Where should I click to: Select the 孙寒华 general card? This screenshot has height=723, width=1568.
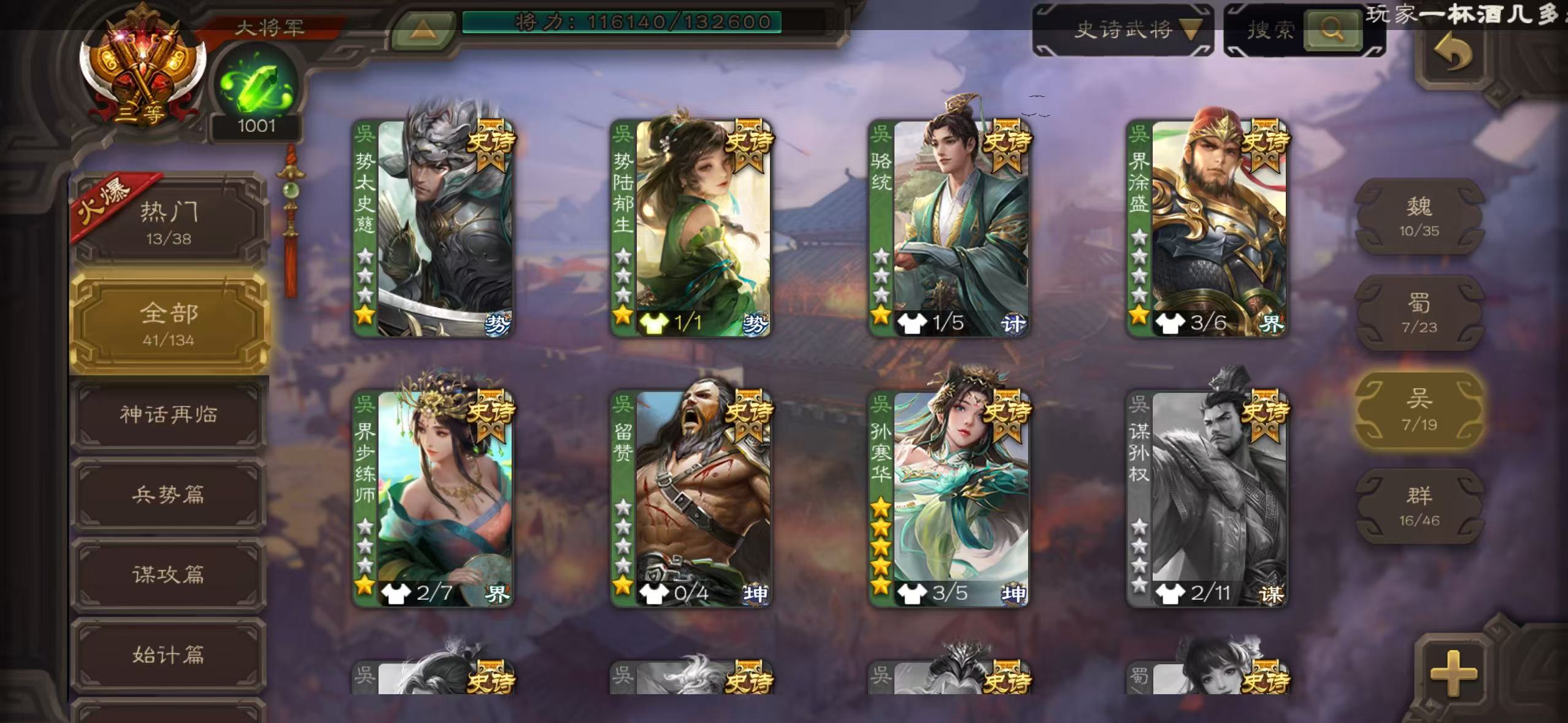pyautogui.click(x=949, y=499)
